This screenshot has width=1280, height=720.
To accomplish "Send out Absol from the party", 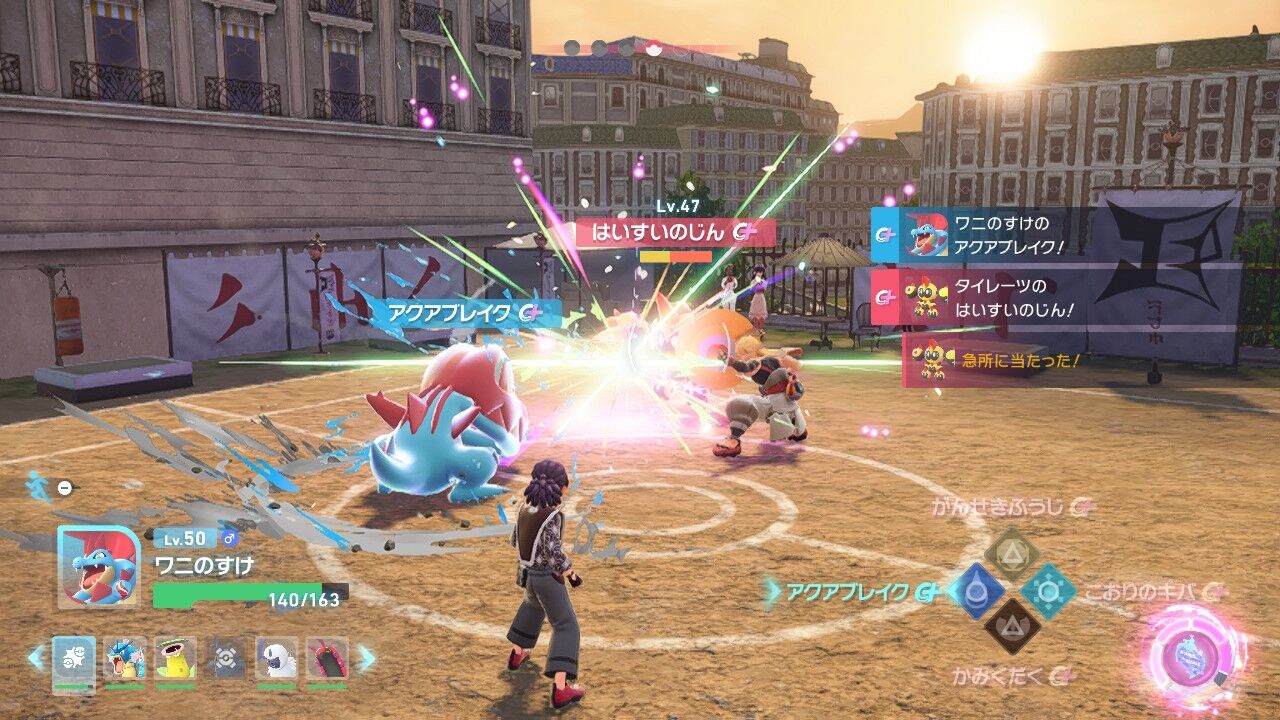I will (x=277, y=659).
